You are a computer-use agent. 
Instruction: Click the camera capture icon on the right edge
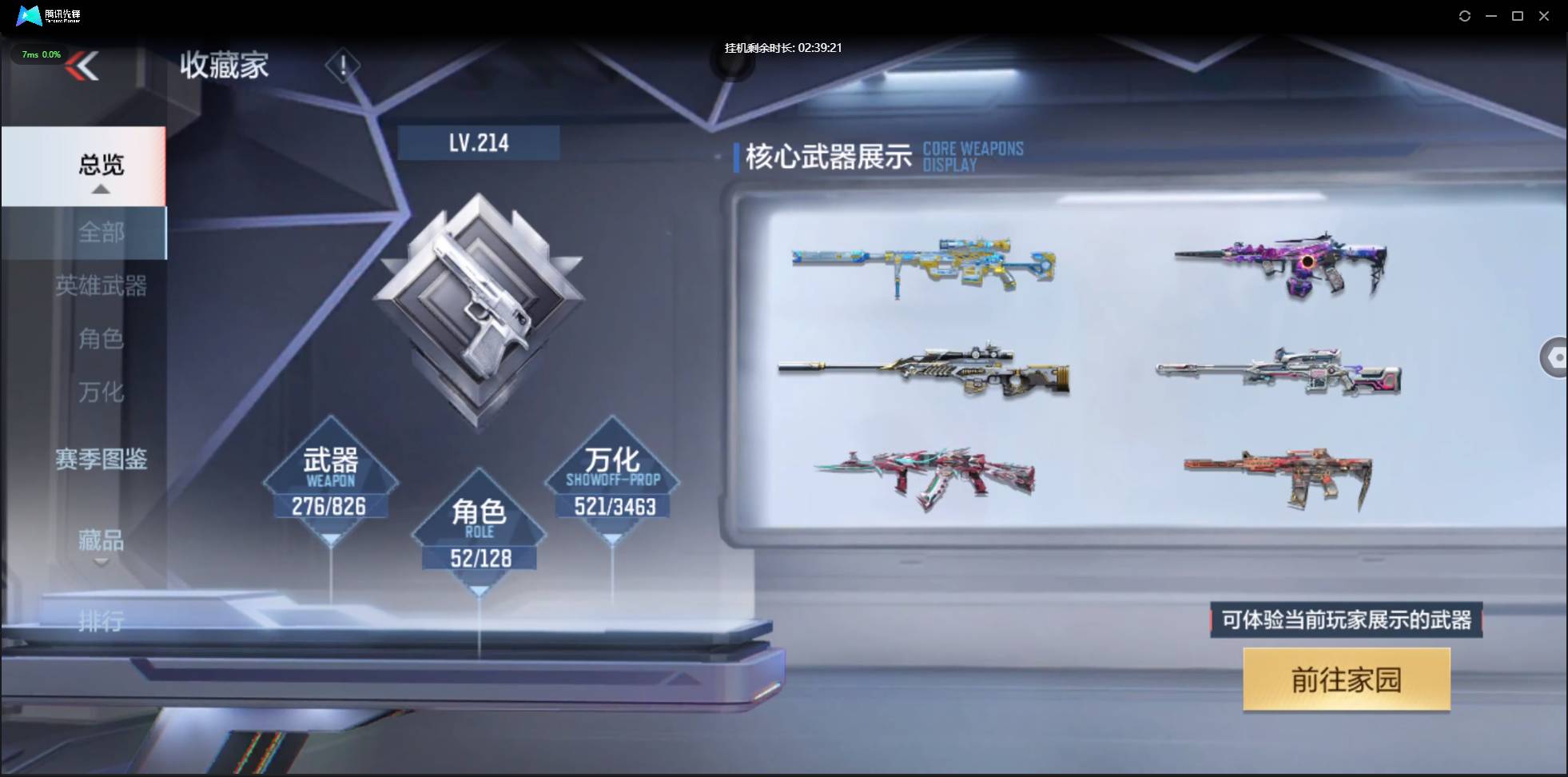point(1556,357)
